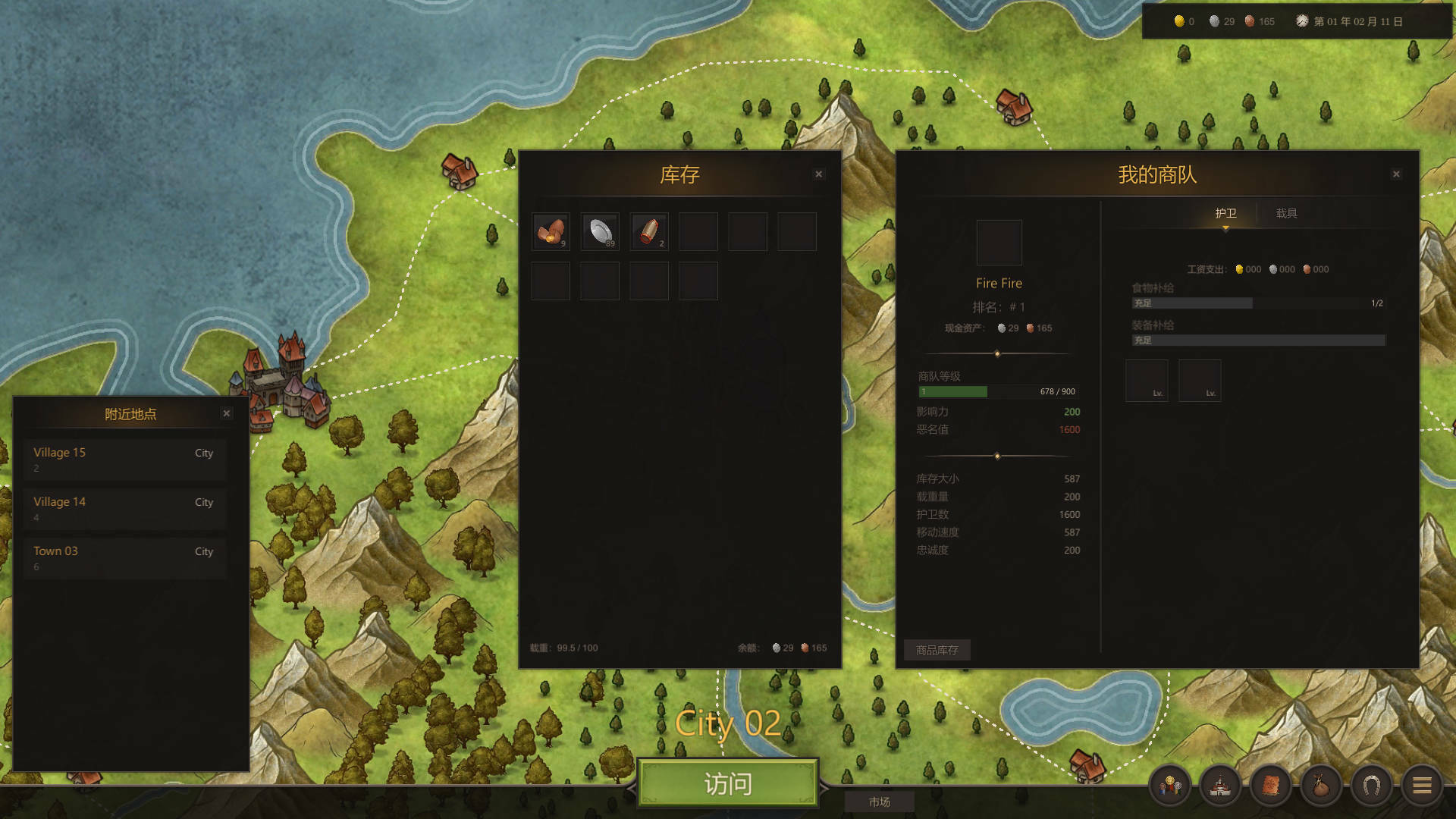Open the medals ranking panel icon
Viewport: 1456px width, 819px height.
point(1169,785)
